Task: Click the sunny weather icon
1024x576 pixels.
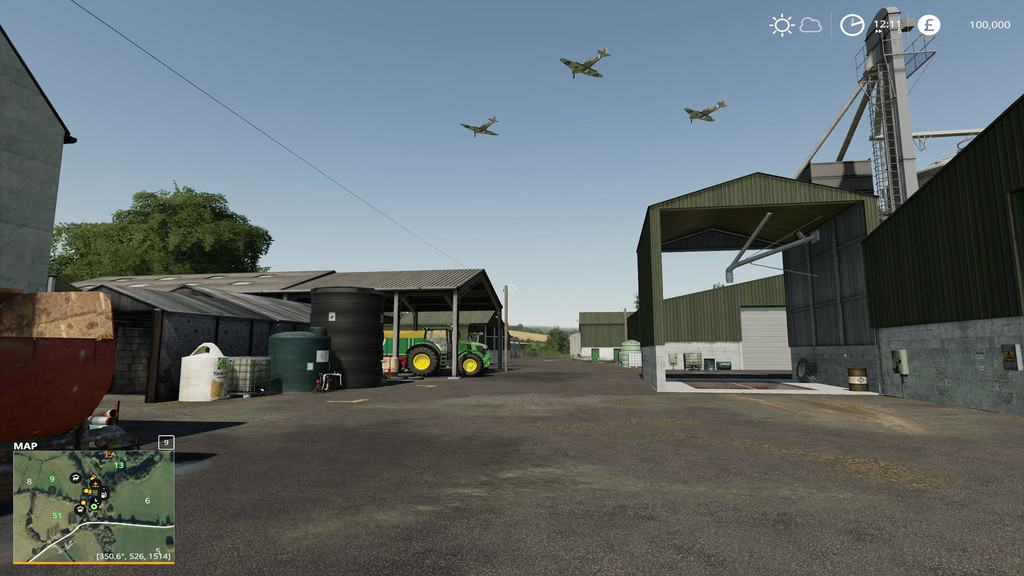Action: coord(781,25)
